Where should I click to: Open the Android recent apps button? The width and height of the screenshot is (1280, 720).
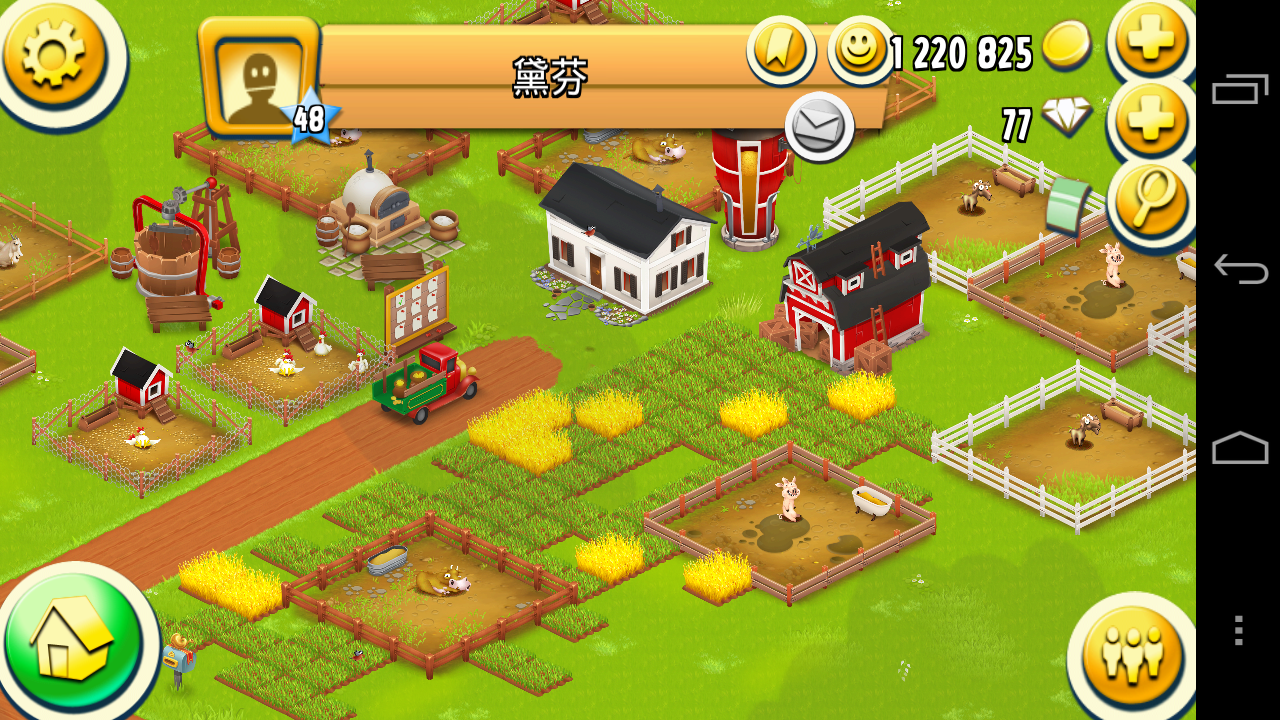[x=1239, y=90]
